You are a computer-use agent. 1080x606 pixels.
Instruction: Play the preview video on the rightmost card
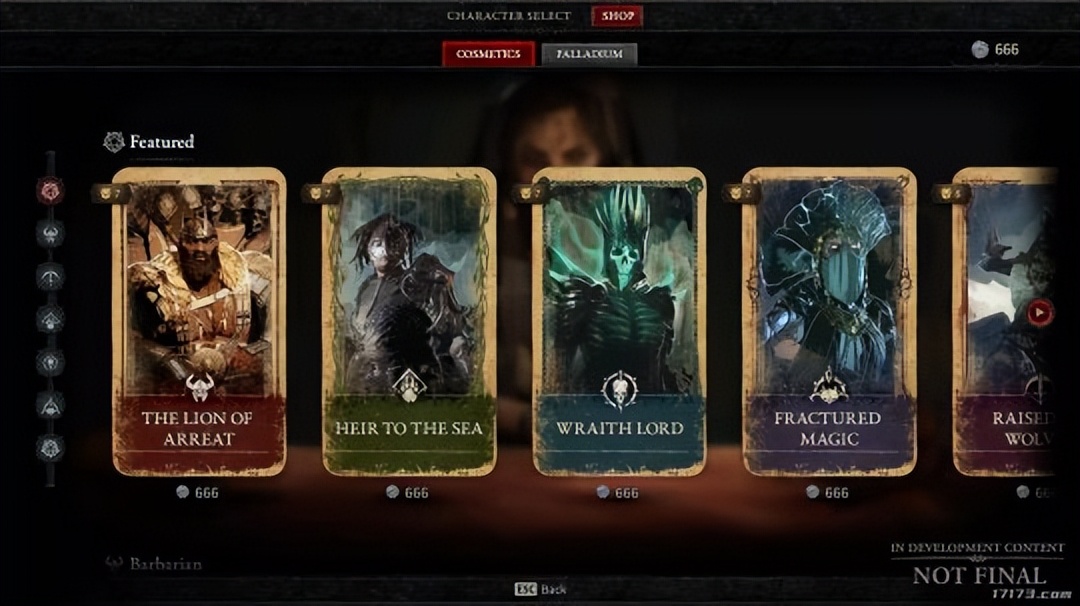pos(1040,313)
